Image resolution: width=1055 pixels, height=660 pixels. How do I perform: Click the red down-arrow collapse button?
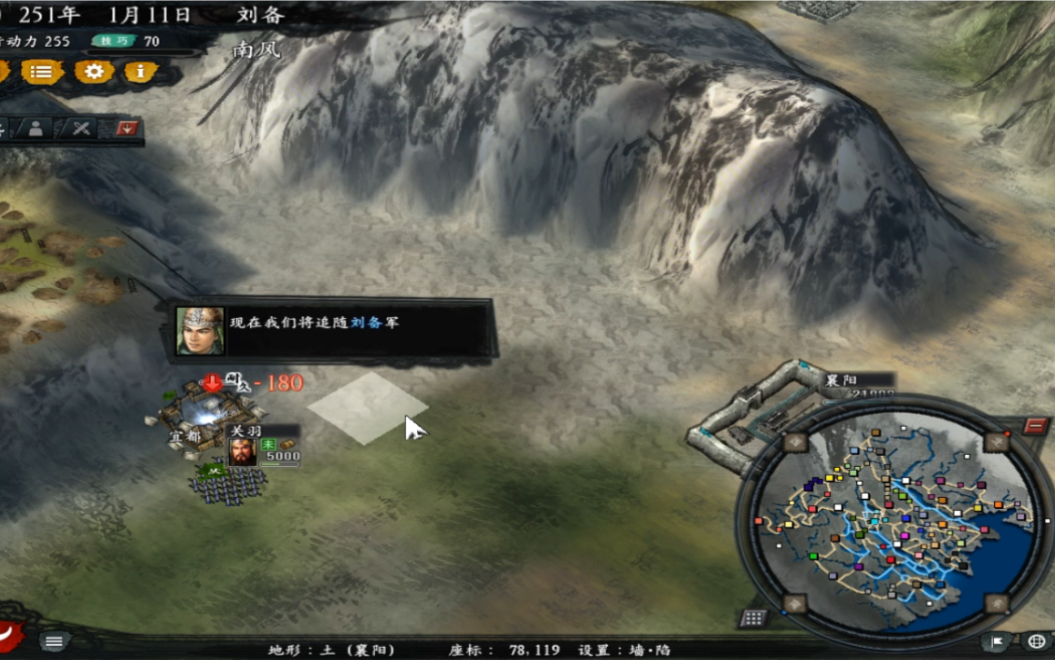[x=127, y=128]
